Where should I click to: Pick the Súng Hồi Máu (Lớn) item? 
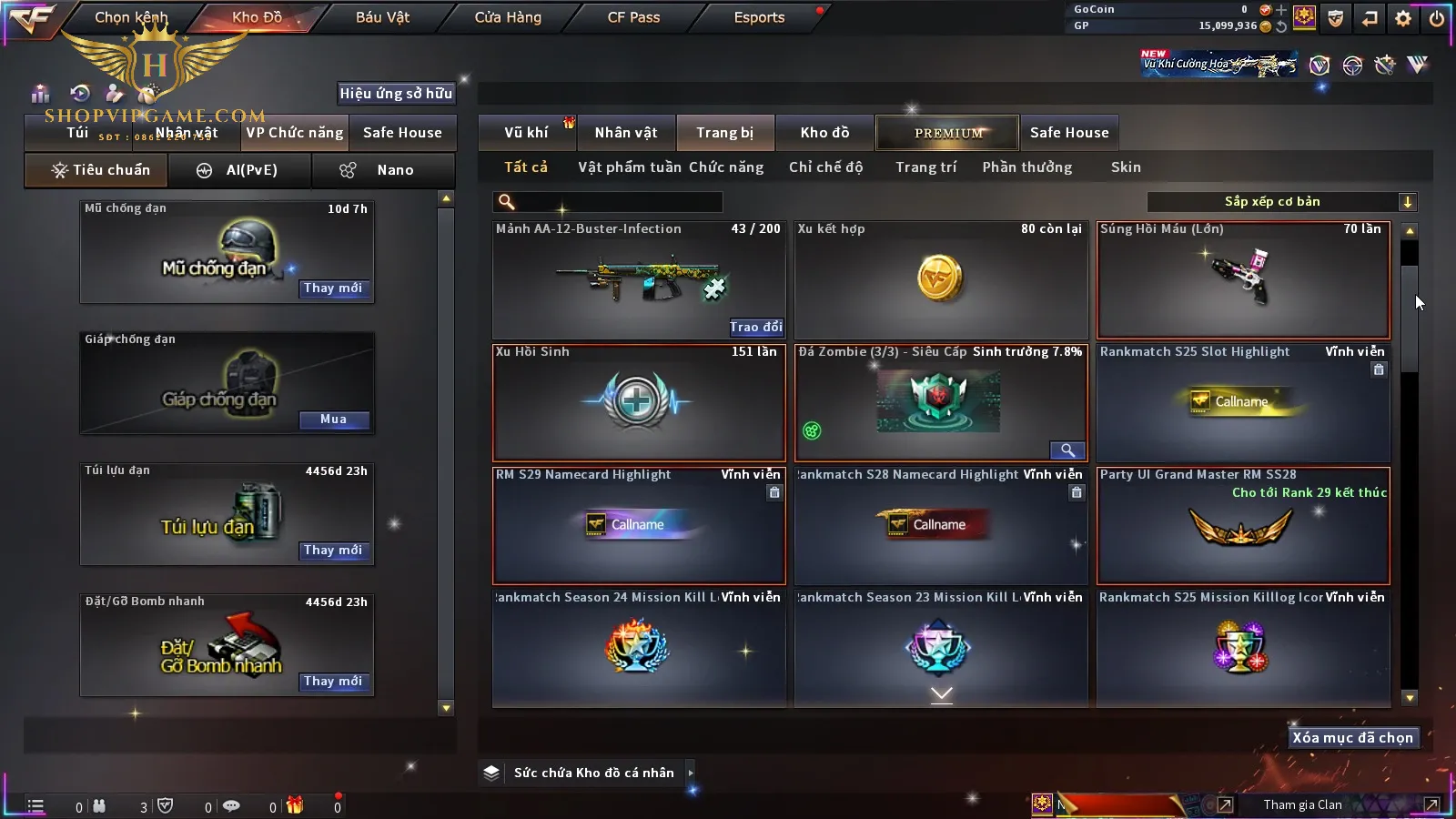(1243, 279)
